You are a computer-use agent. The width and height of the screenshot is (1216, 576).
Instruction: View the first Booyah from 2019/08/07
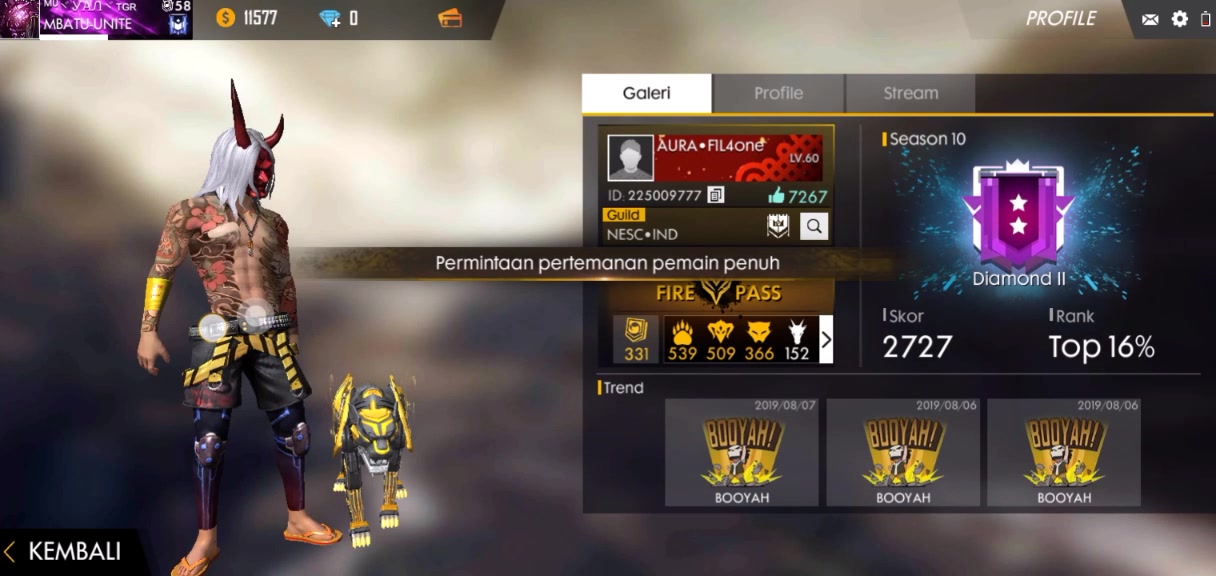click(741, 452)
